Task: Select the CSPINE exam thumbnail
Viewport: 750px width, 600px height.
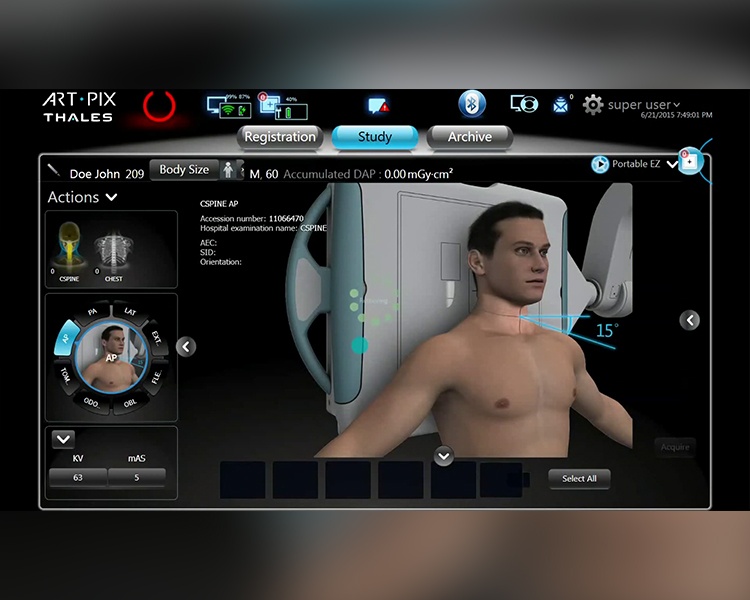Action: click(x=69, y=256)
